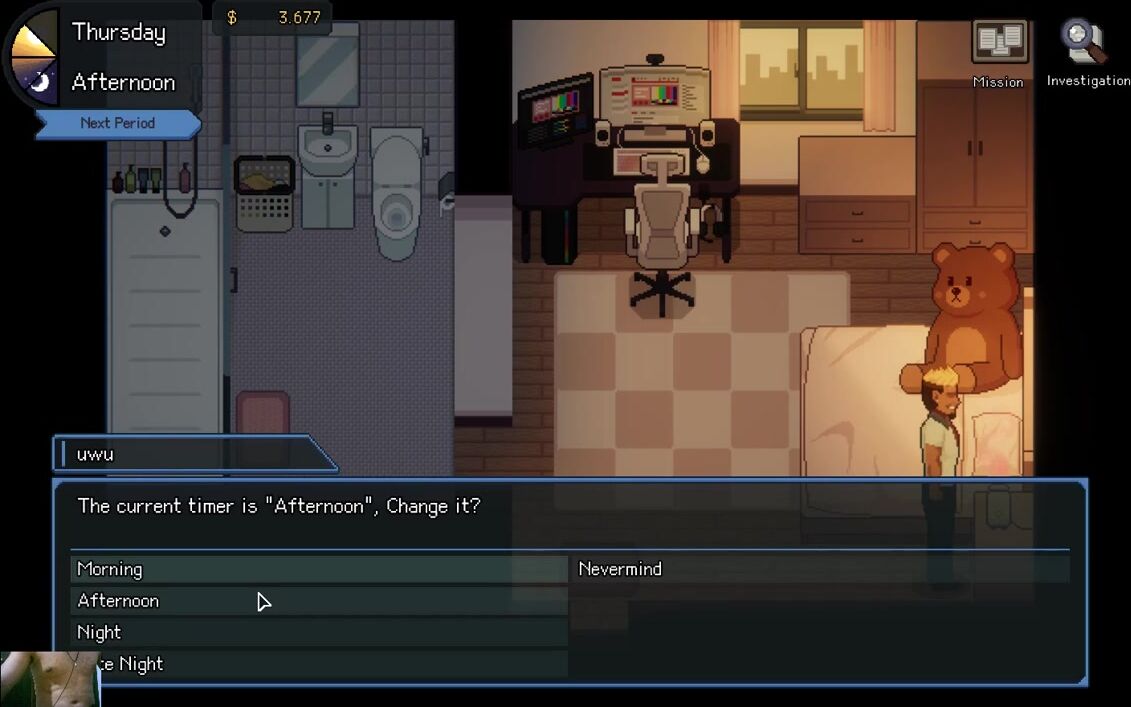Advance time with Next Period button

point(118,123)
